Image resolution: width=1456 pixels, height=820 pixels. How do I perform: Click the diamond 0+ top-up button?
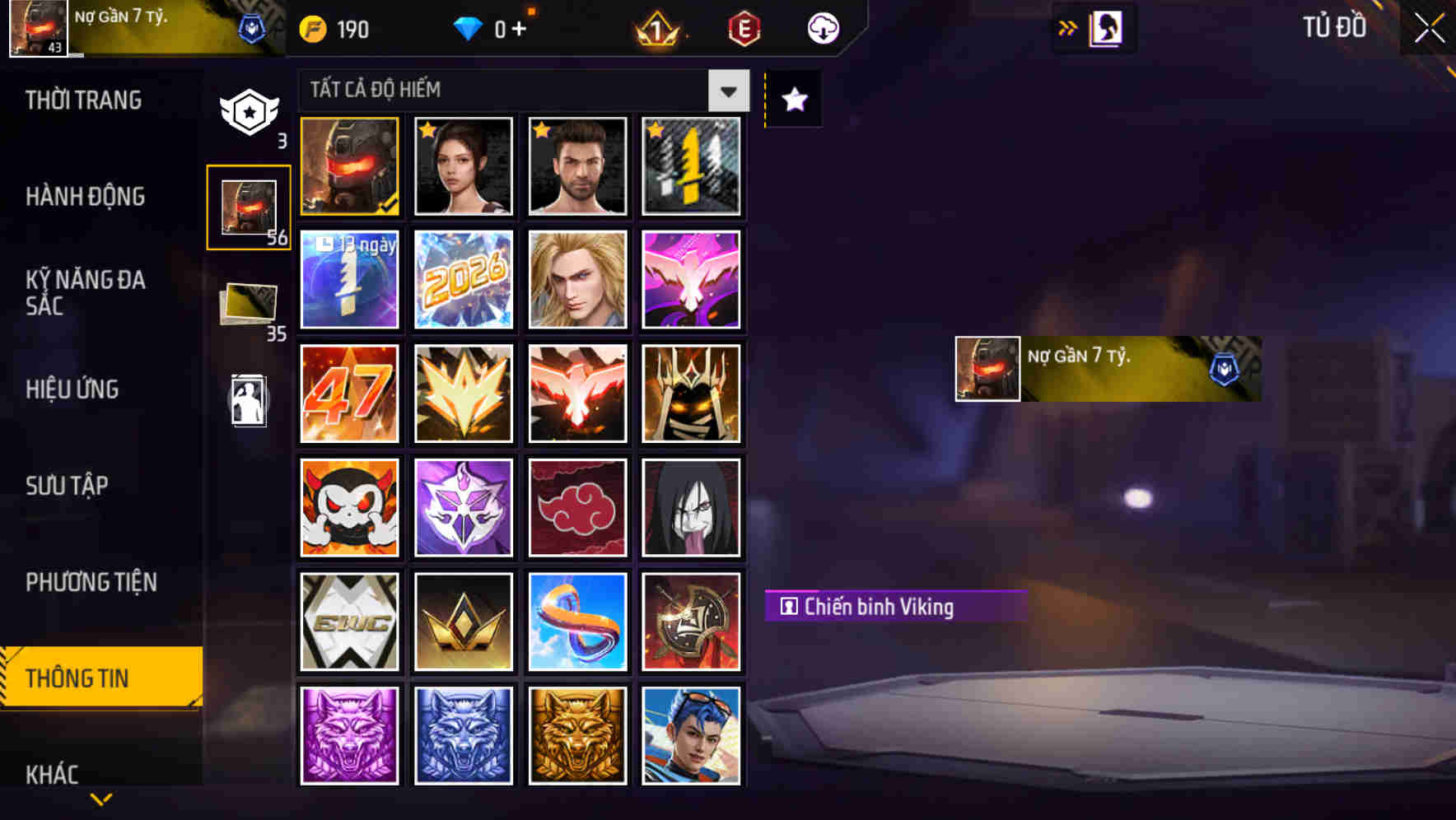pyautogui.click(x=494, y=28)
